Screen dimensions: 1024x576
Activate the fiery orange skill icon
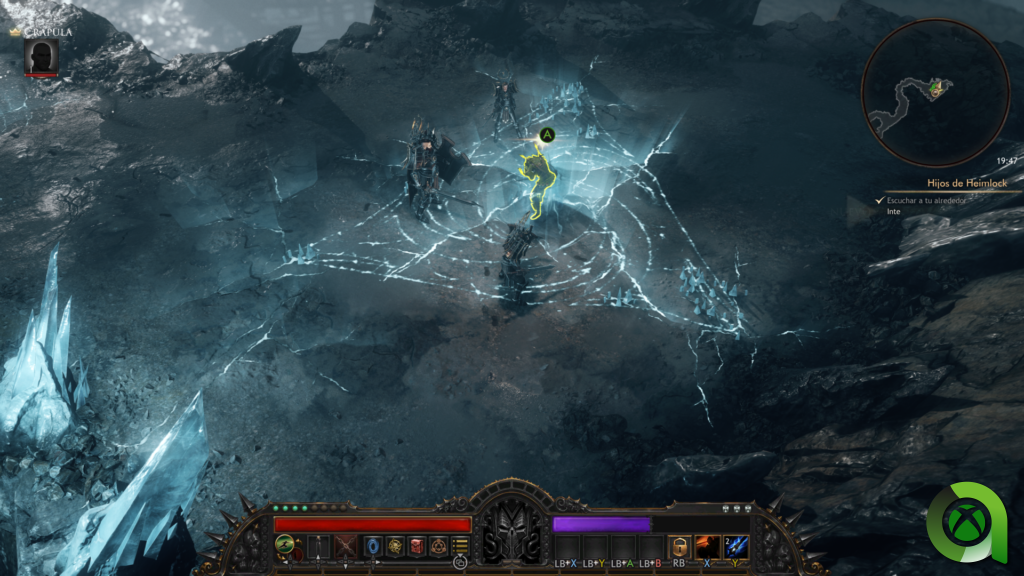tap(708, 546)
